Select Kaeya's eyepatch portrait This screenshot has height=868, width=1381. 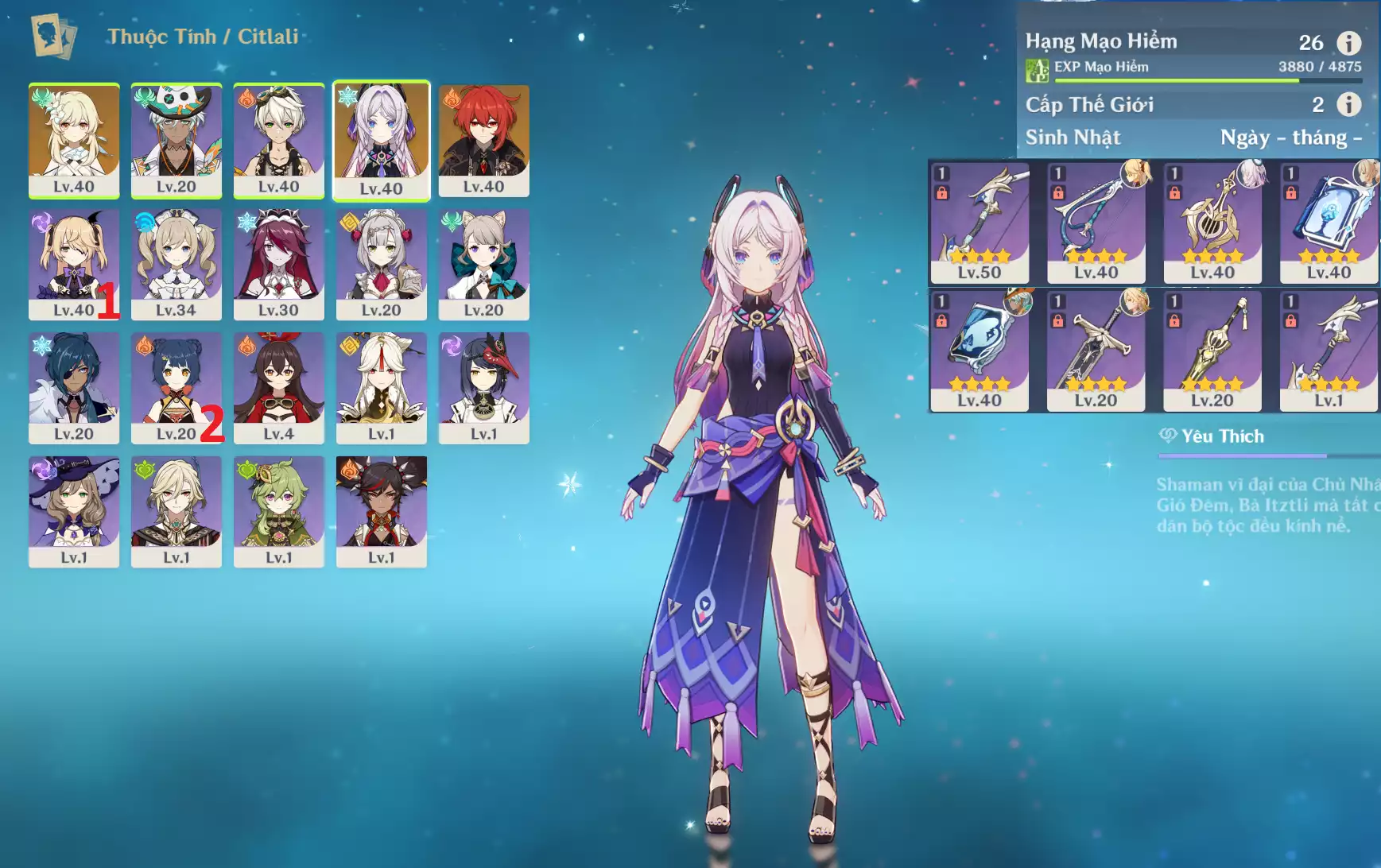coord(74,387)
